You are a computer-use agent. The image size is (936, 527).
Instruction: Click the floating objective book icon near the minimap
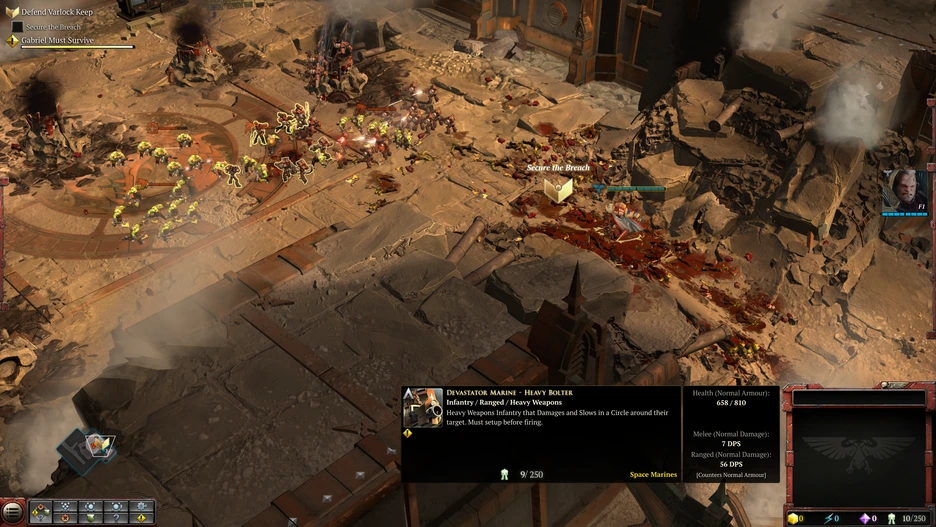[x=99, y=445]
